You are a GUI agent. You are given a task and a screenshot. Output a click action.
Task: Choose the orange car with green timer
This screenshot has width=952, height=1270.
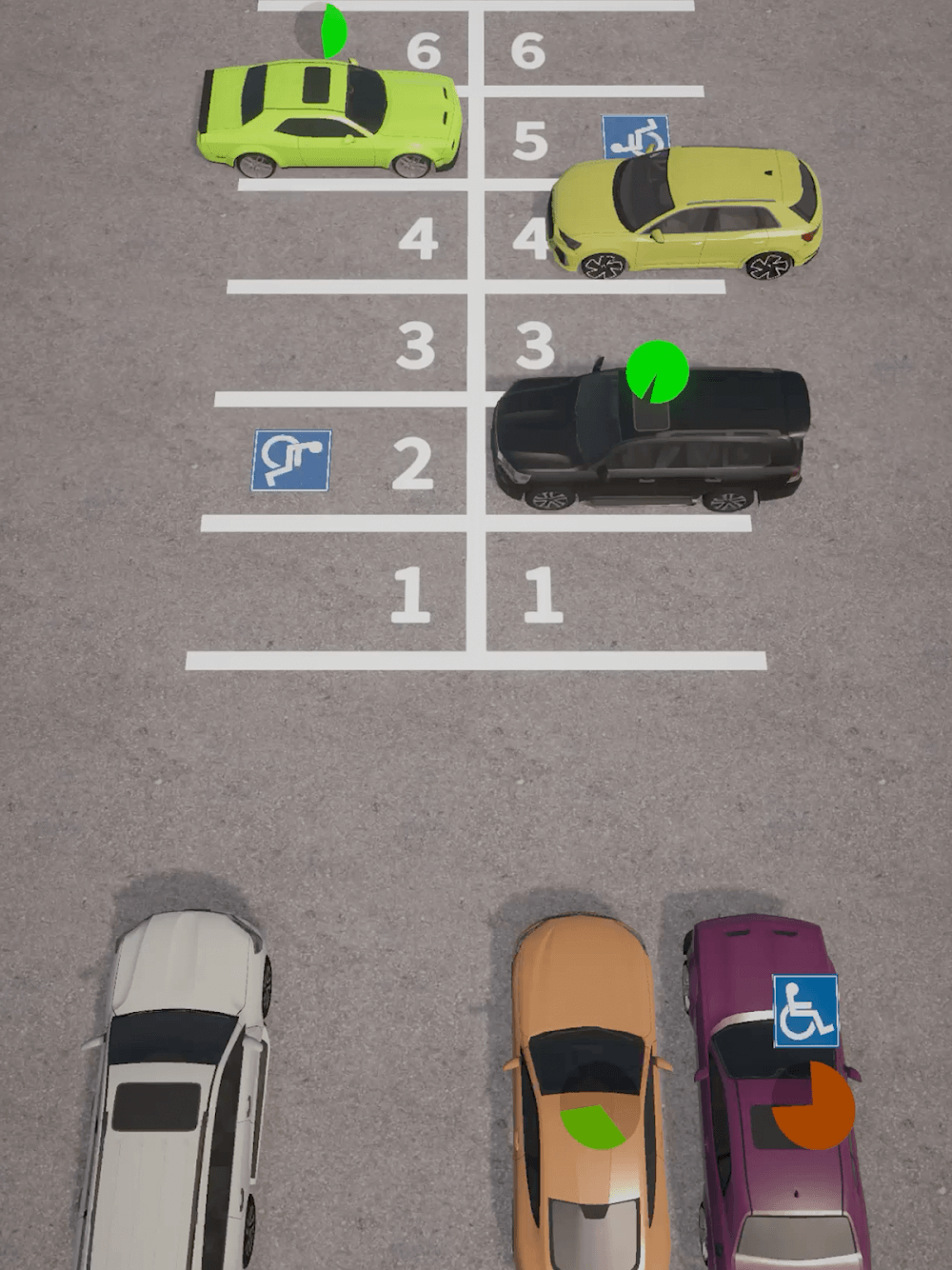[583, 1095]
